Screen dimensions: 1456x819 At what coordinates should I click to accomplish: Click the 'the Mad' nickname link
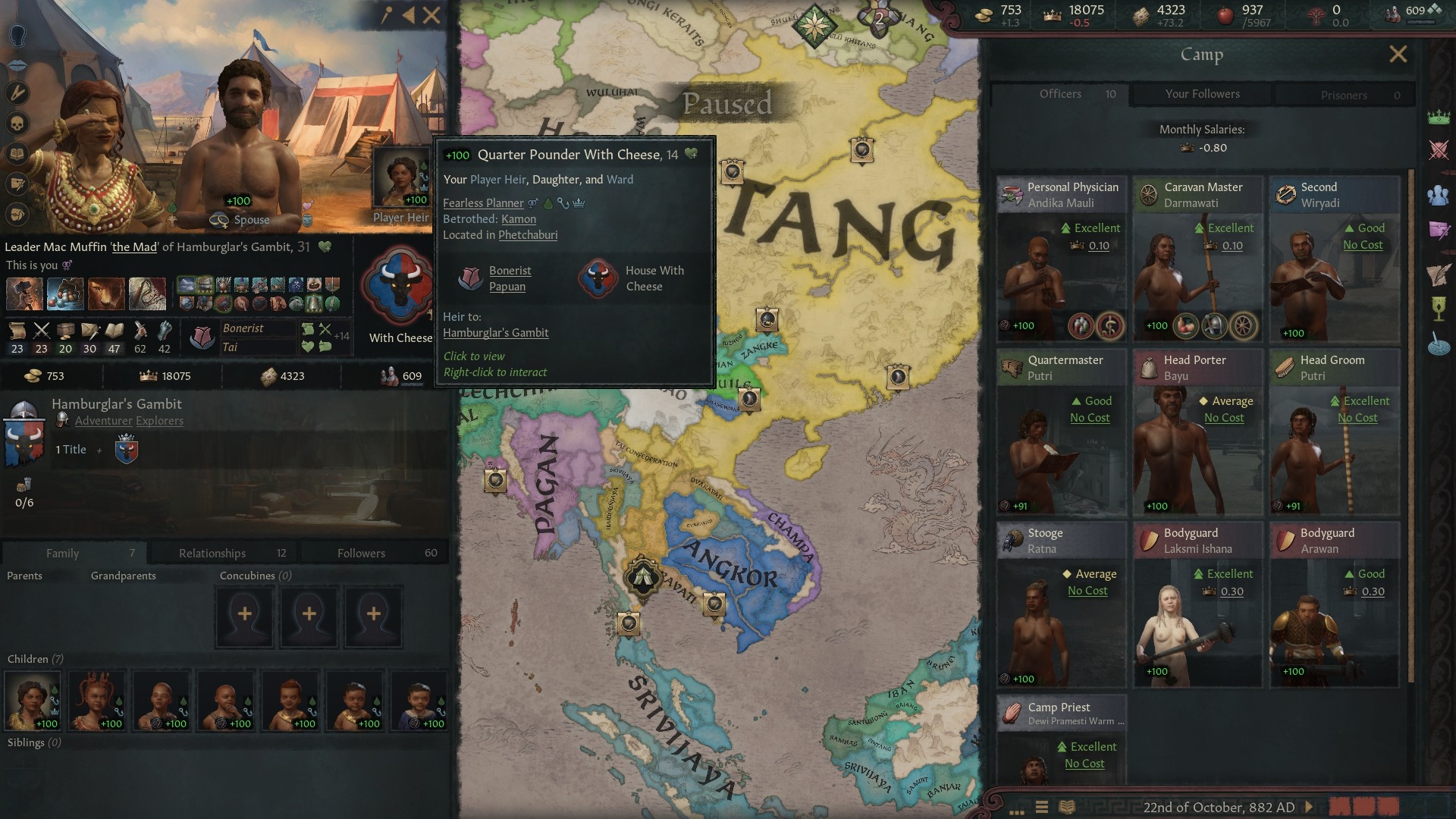coord(134,247)
